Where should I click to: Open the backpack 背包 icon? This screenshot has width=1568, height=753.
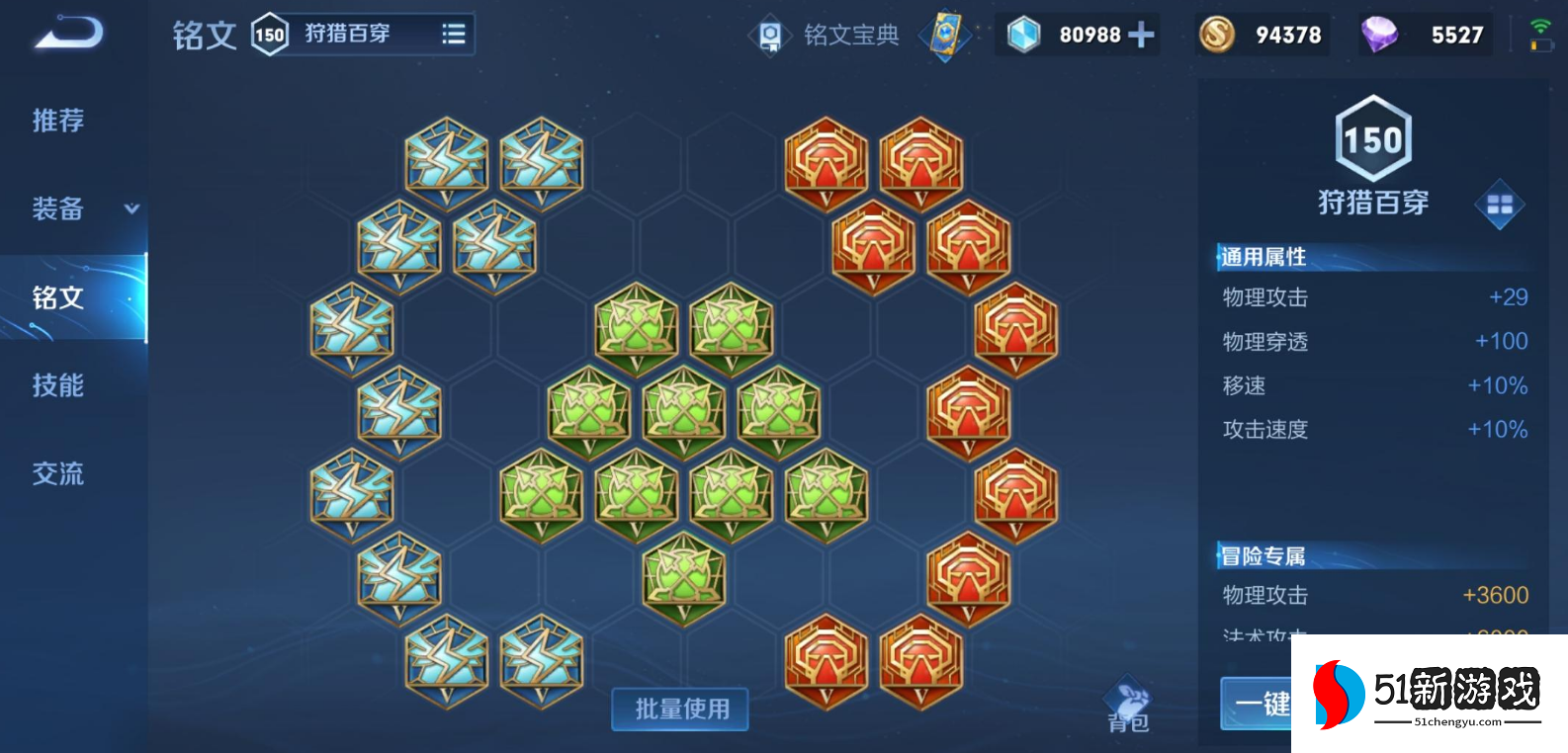pos(1128,697)
